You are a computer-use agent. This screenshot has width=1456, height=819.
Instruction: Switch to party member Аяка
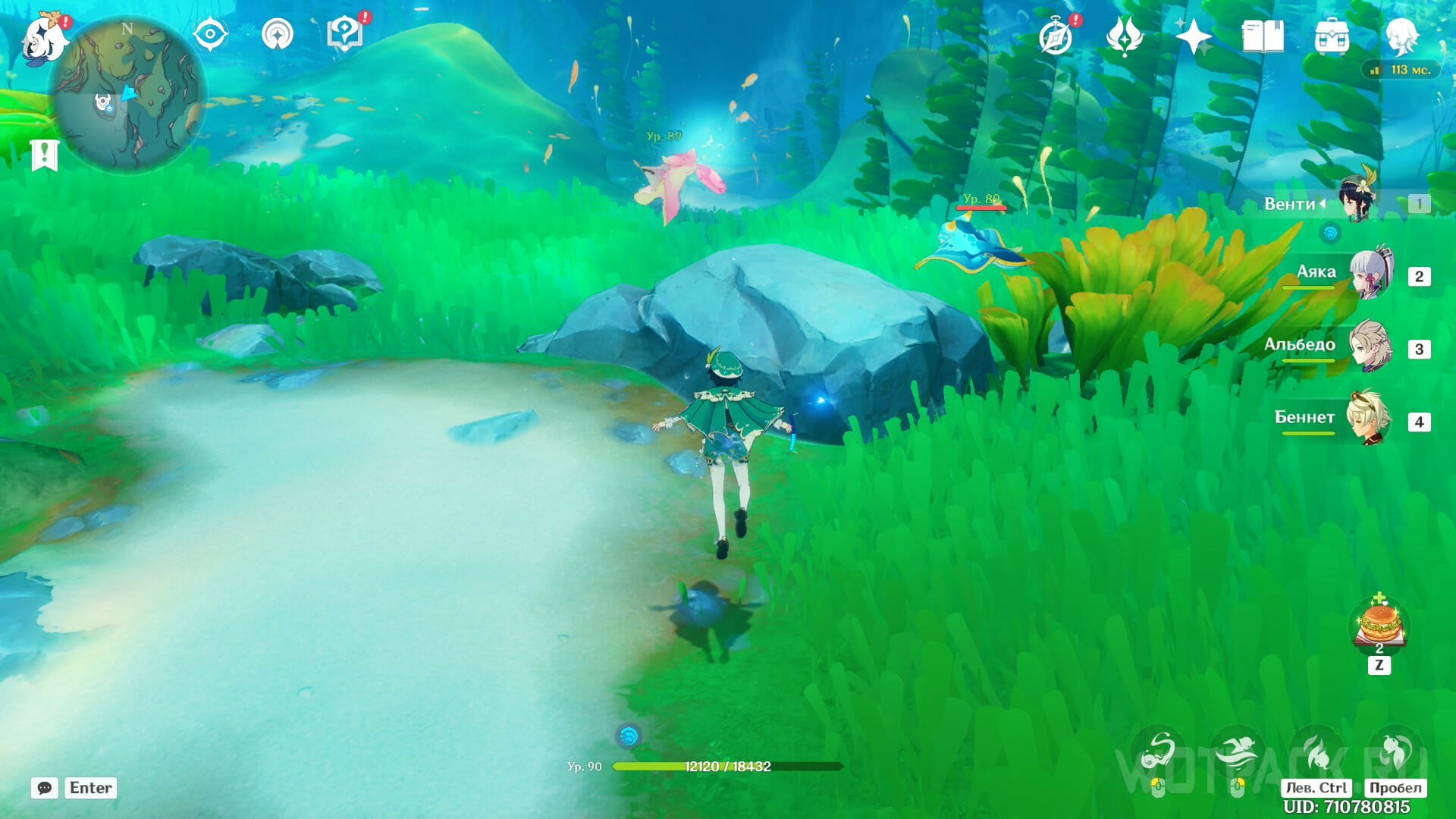[1370, 275]
